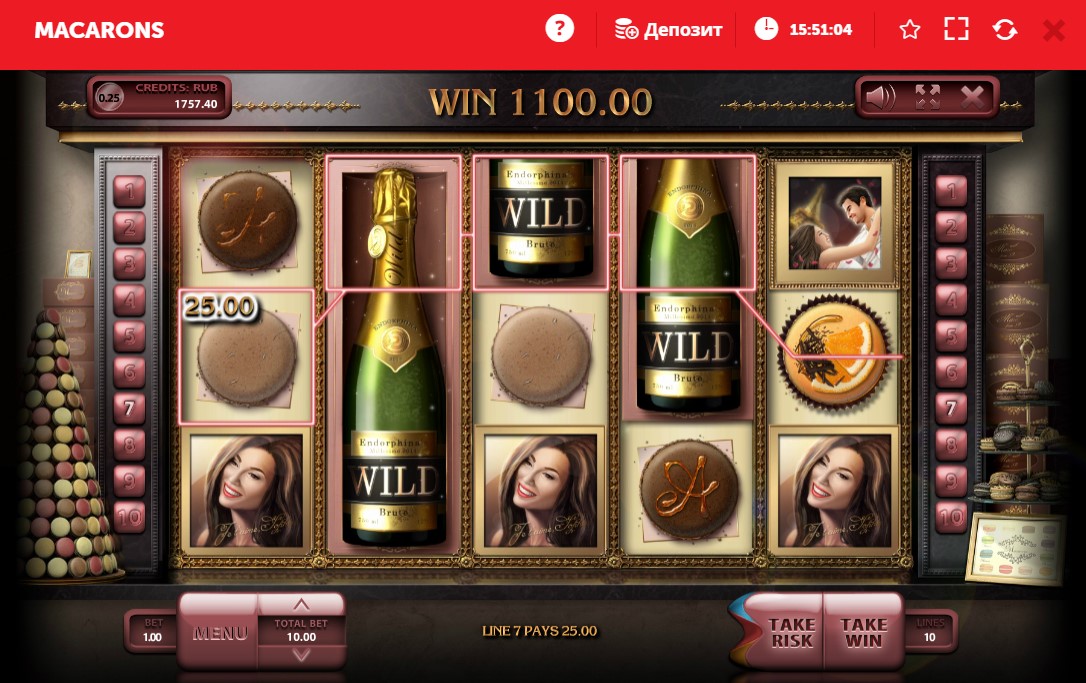Open the slot MENU button
1086x683 pixels.
pos(219,633)
